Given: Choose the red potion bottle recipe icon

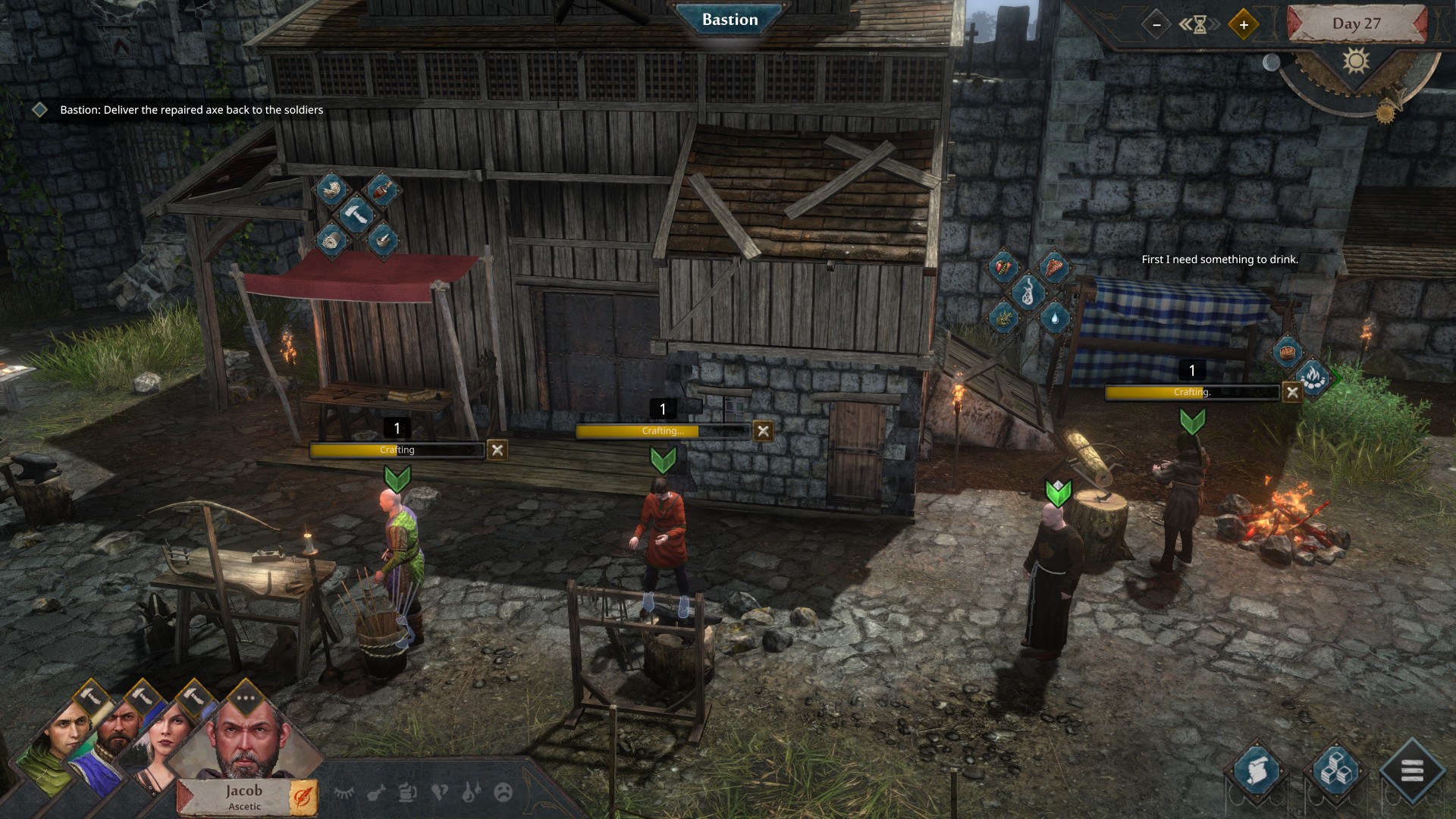Looking at the screenshot, I should point(383,190).
